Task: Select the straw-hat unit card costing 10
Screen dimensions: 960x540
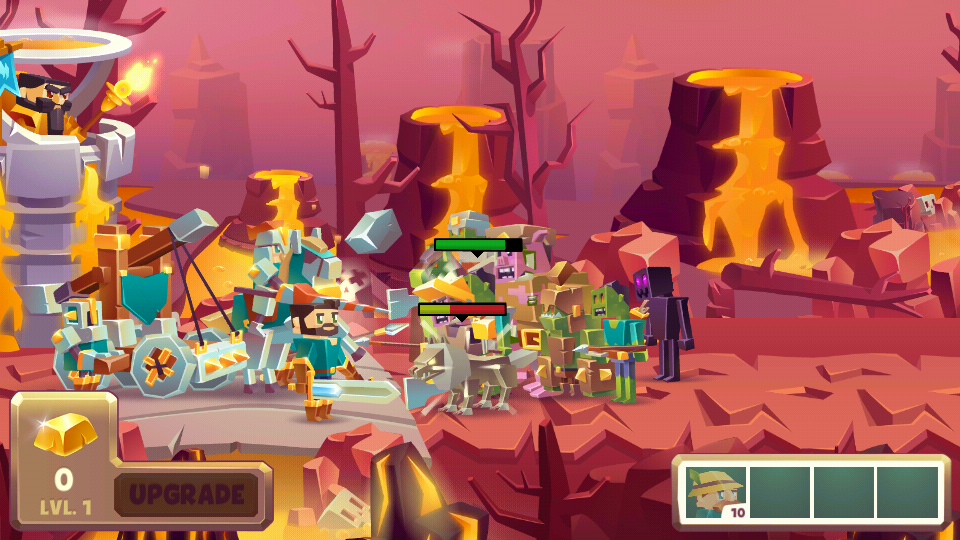Action: click(717, 492)
